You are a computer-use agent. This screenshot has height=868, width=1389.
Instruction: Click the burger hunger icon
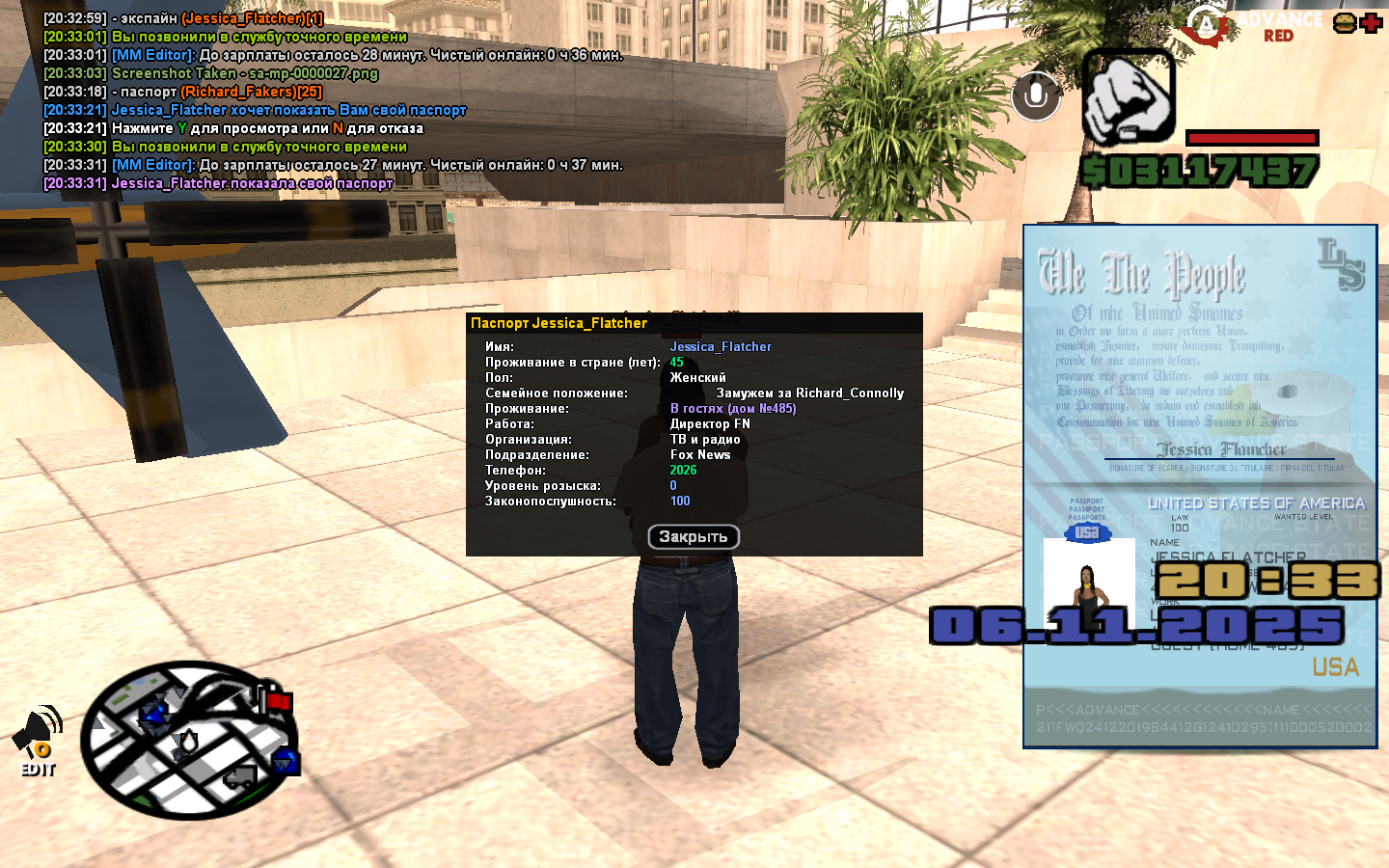tap(1345, 23)
